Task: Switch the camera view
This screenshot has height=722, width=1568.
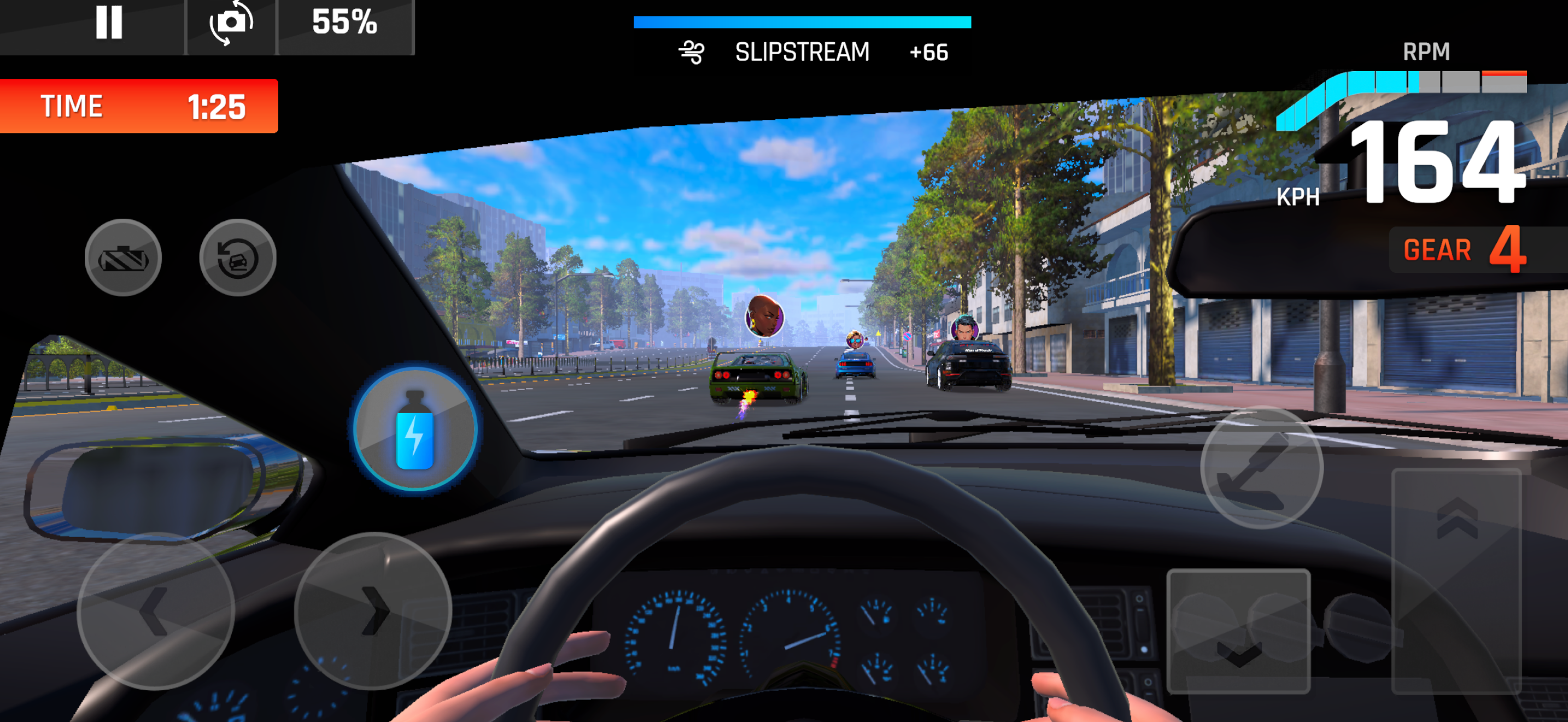Action: [x=231, y=23]
